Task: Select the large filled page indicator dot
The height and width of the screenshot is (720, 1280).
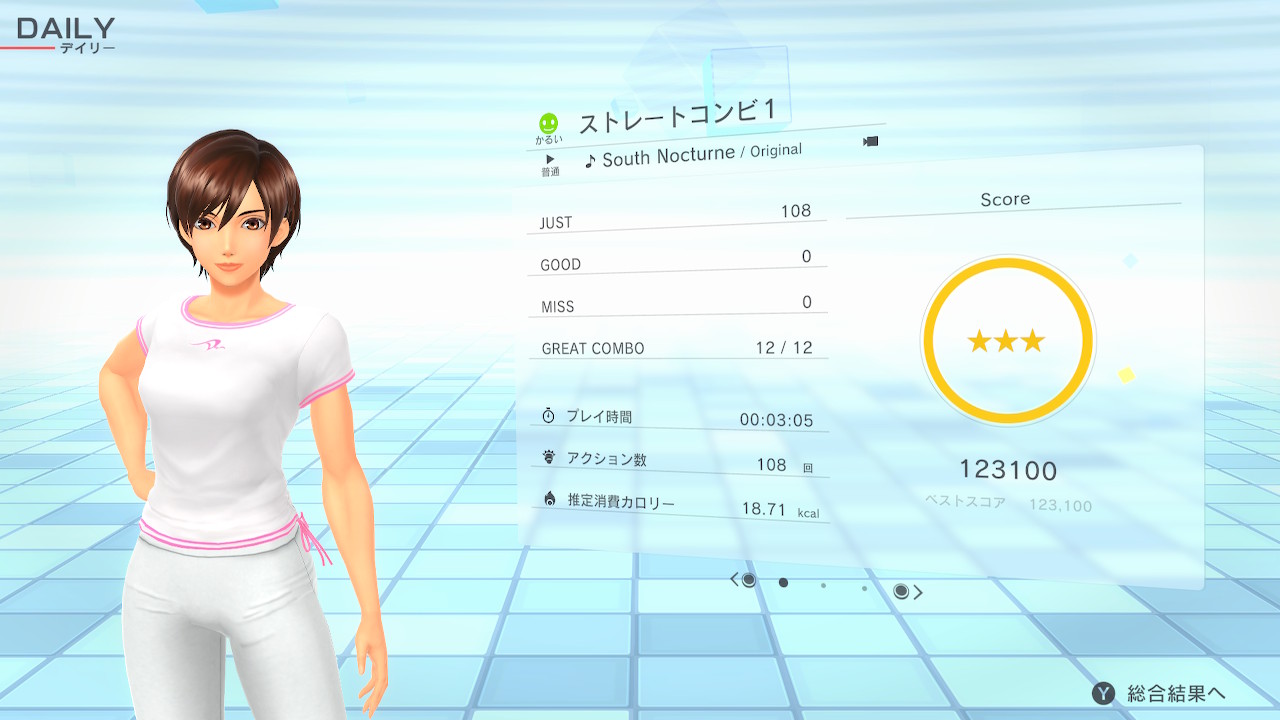Action: point(783,582)
